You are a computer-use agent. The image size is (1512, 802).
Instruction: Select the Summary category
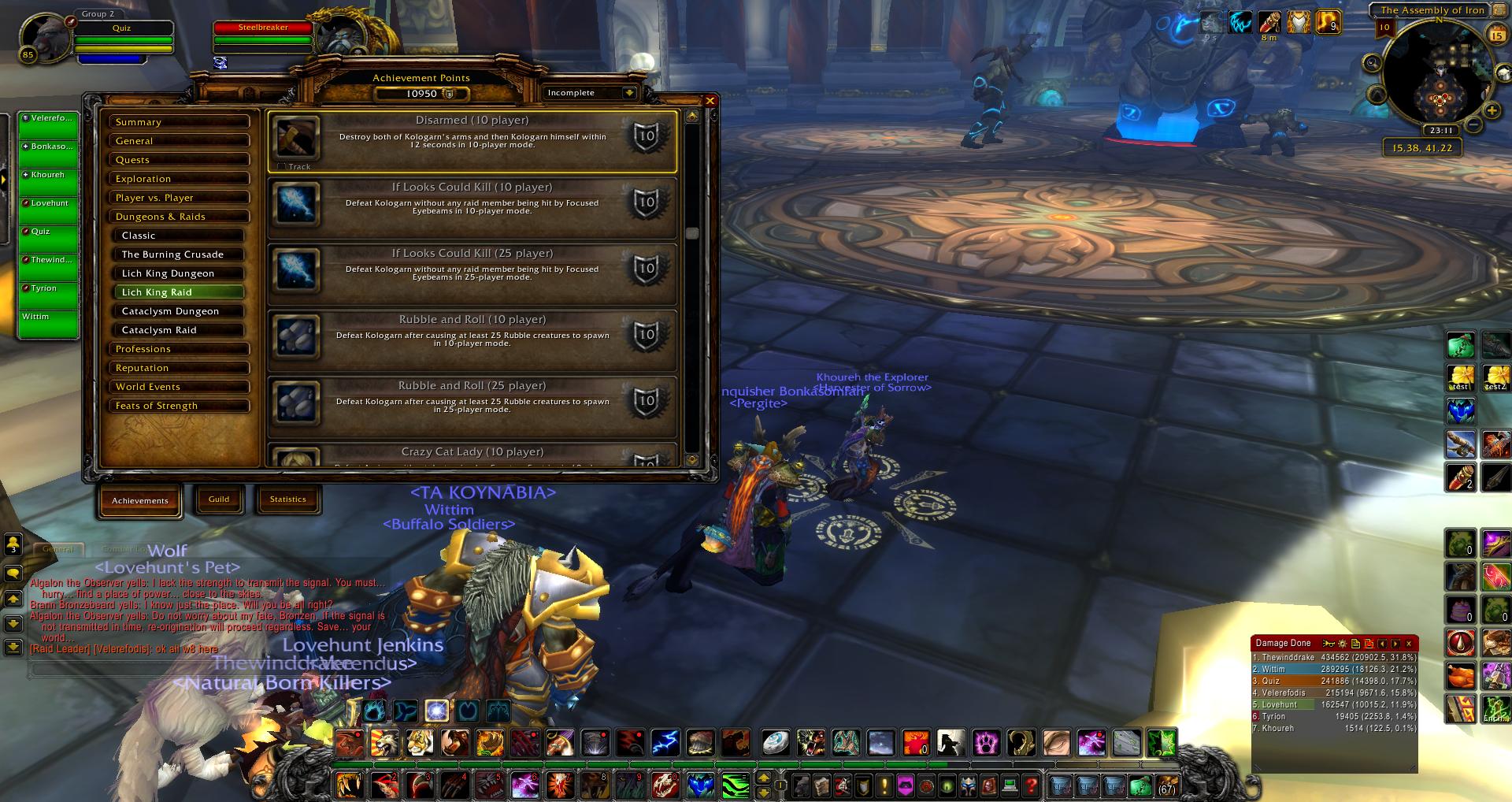coord(179,122)
